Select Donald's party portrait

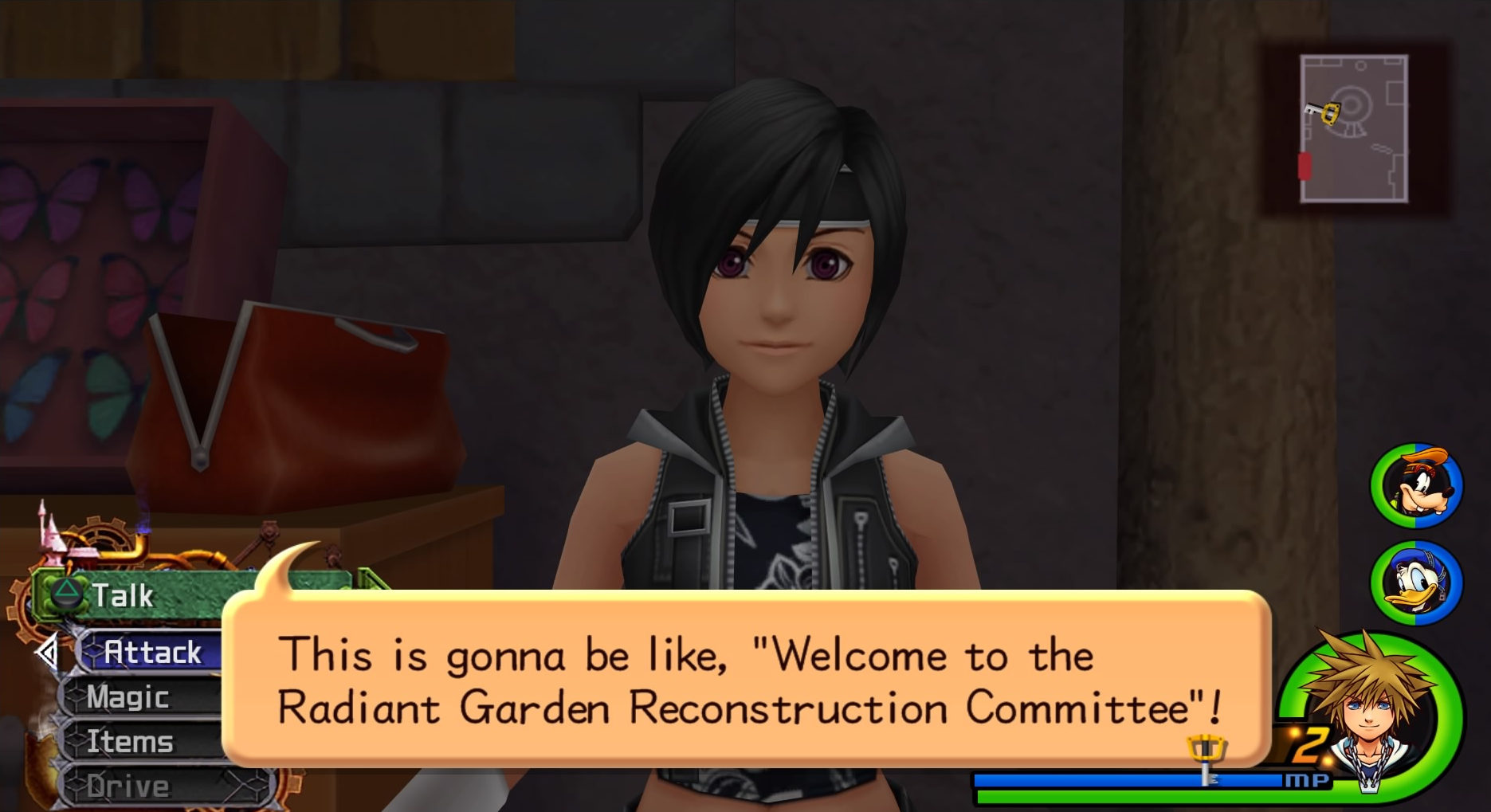(1416, 583)
